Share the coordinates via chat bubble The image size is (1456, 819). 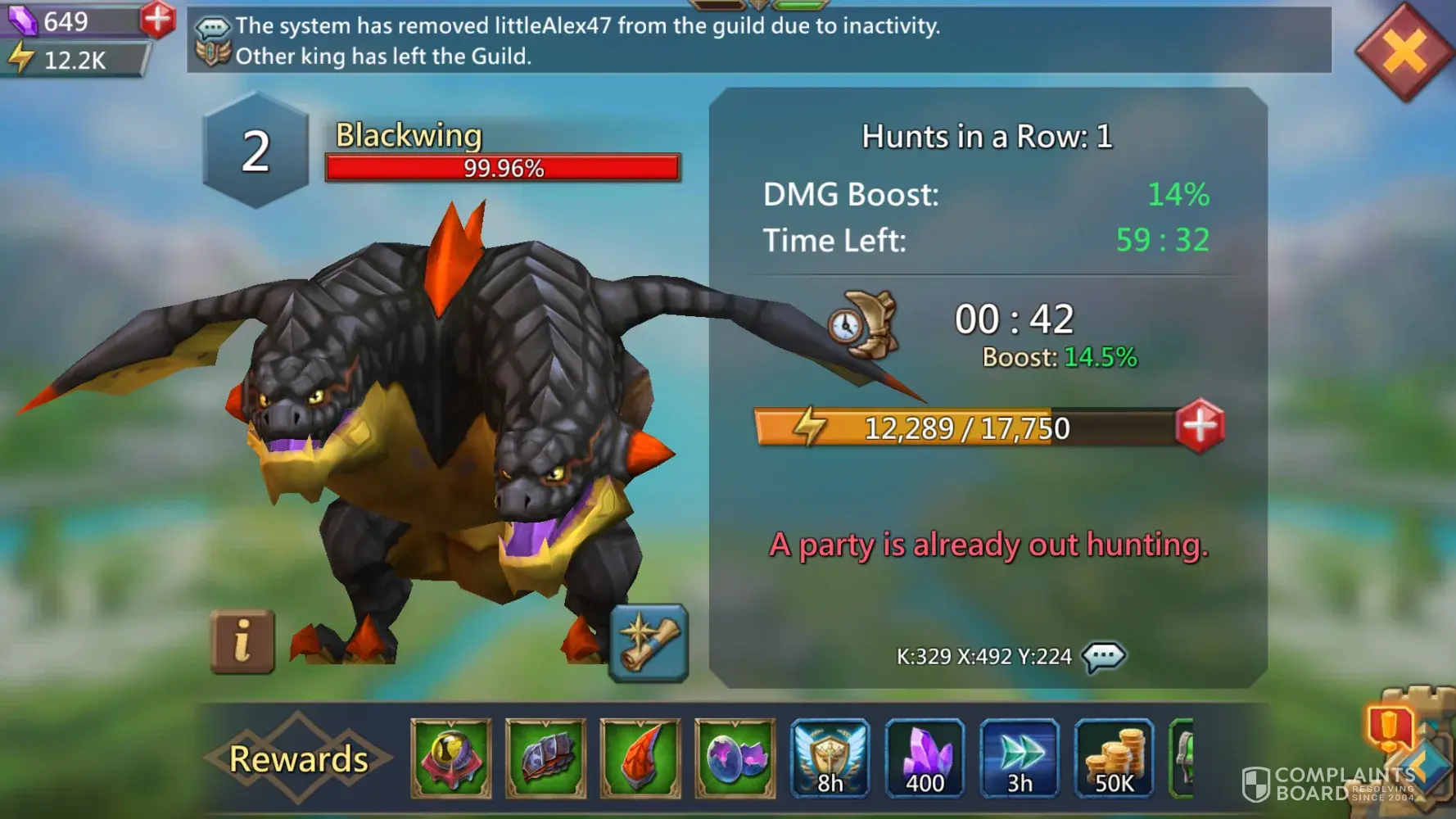pyautogui.click(x=1103, y=656)
